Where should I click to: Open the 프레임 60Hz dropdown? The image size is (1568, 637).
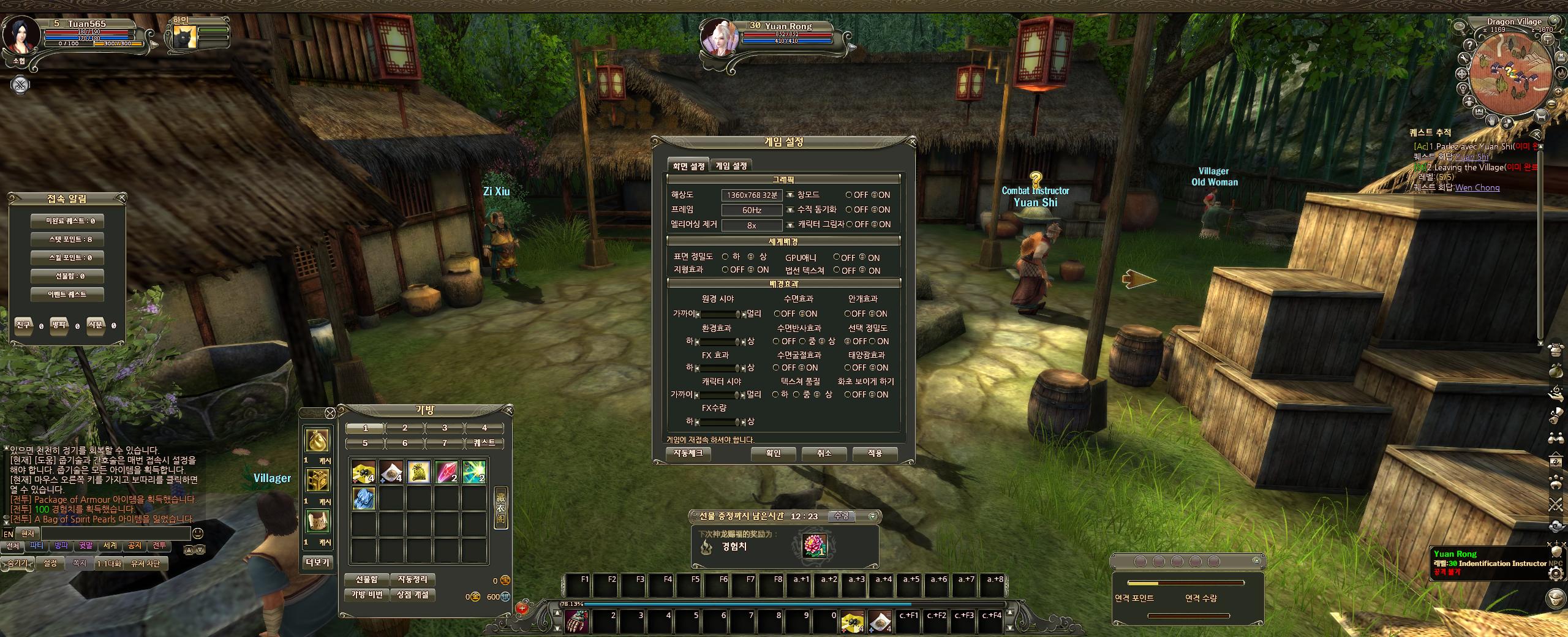[790, 210]
